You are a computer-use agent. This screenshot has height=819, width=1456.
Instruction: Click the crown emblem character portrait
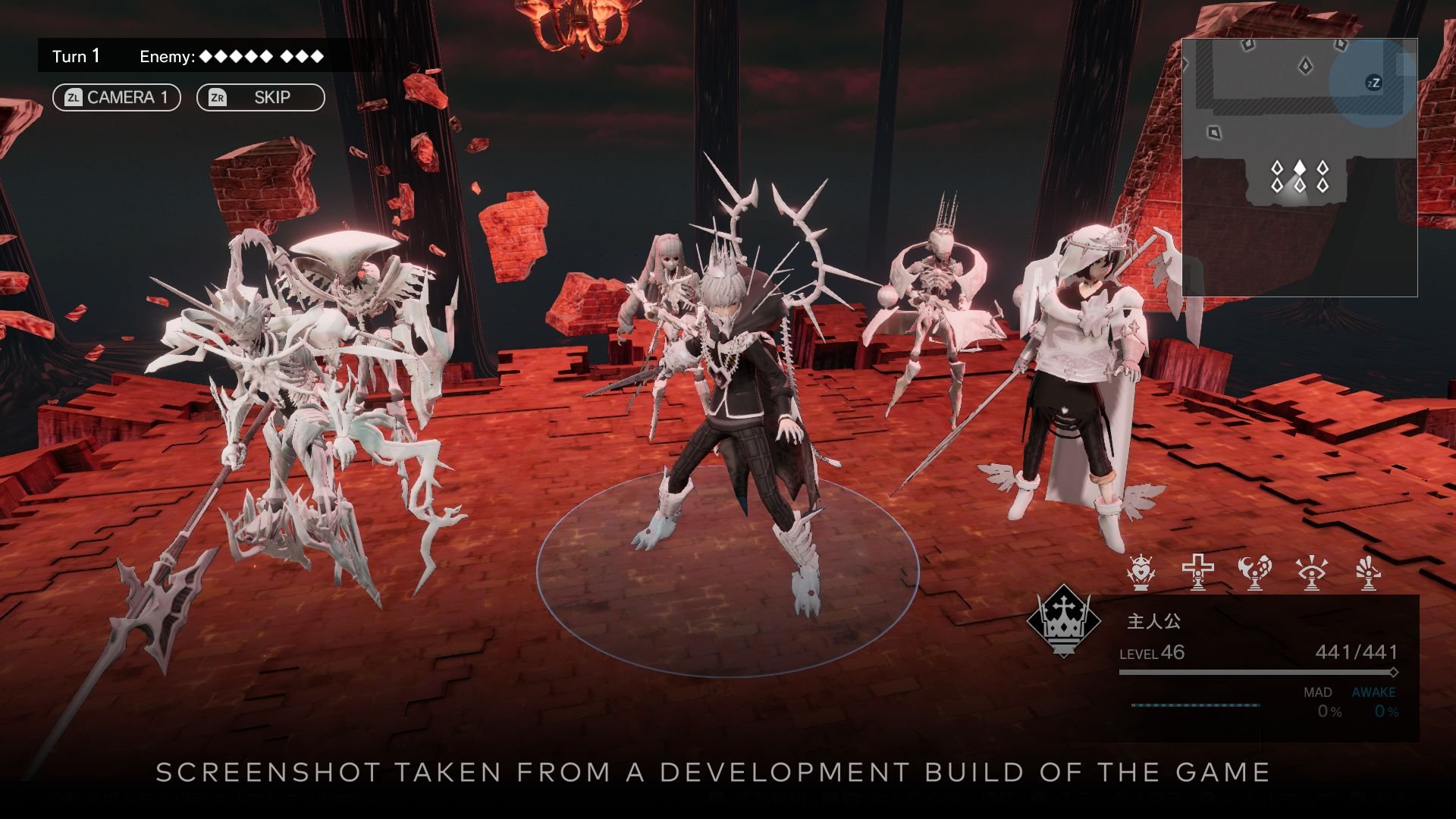[x=1063, y=622]
